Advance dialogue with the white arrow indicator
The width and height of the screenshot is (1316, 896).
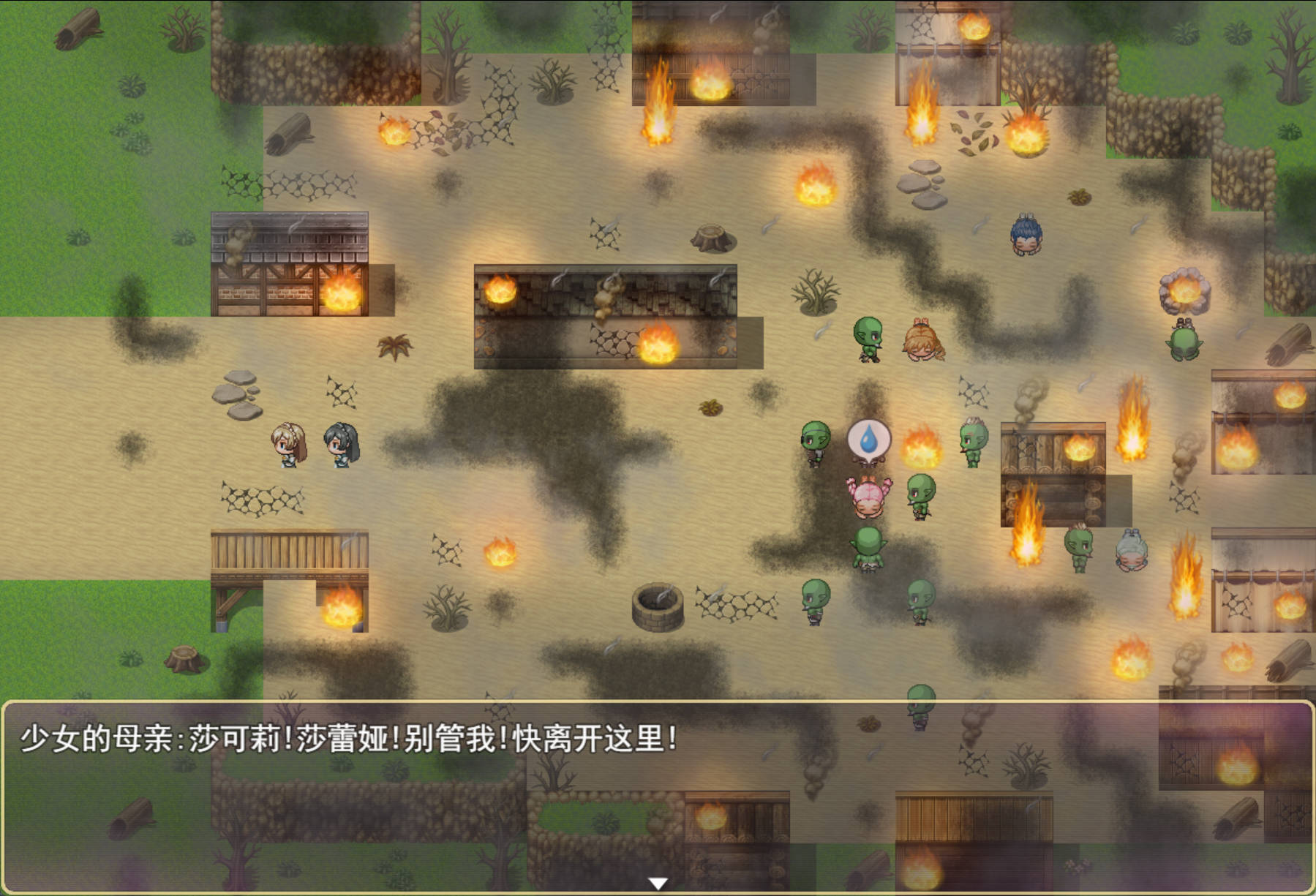(x=658, y=884)
